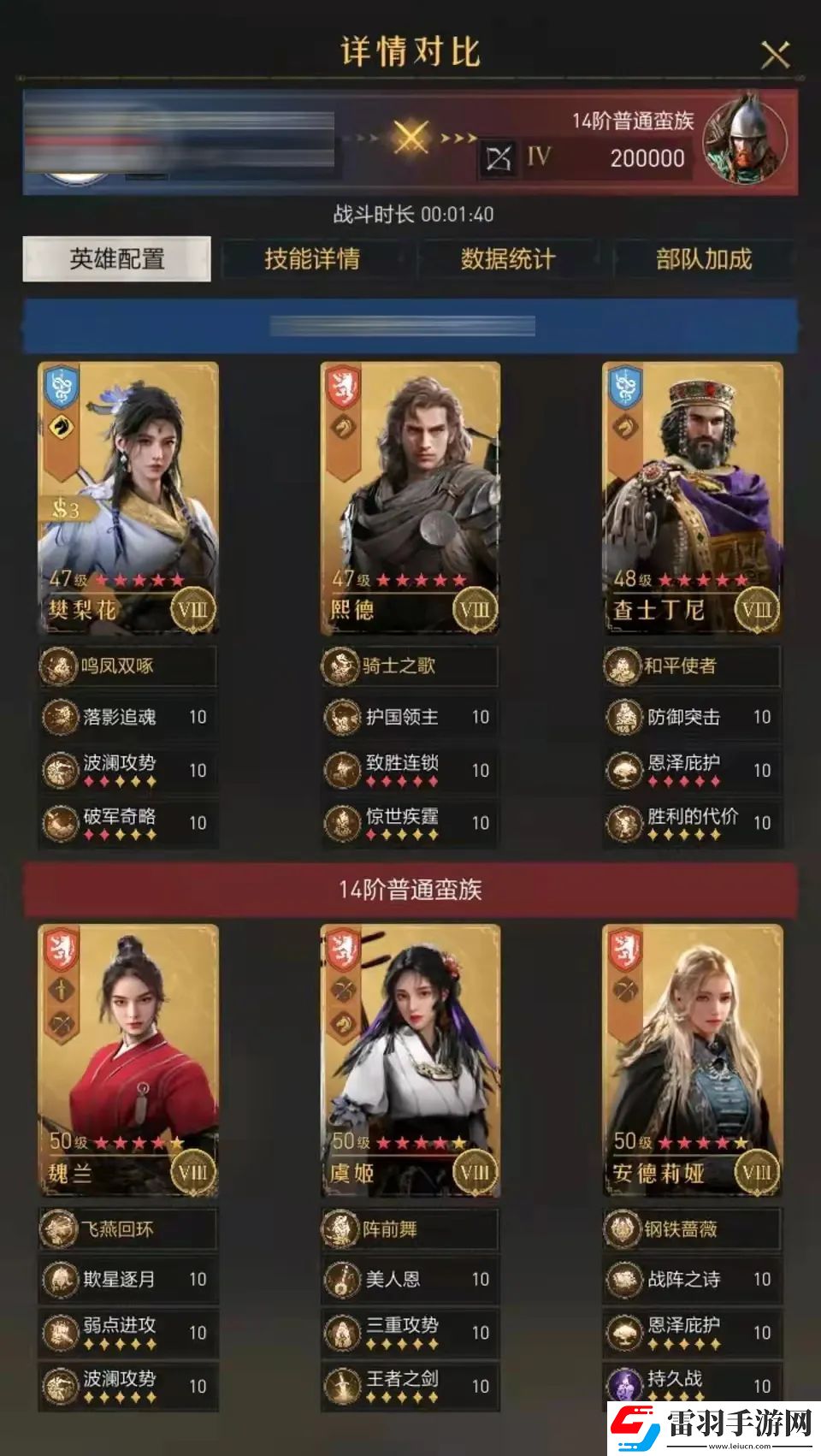Select the 惊世疾霆 skill row
This screenshot has height=1456, width=821.
point(410,822)
